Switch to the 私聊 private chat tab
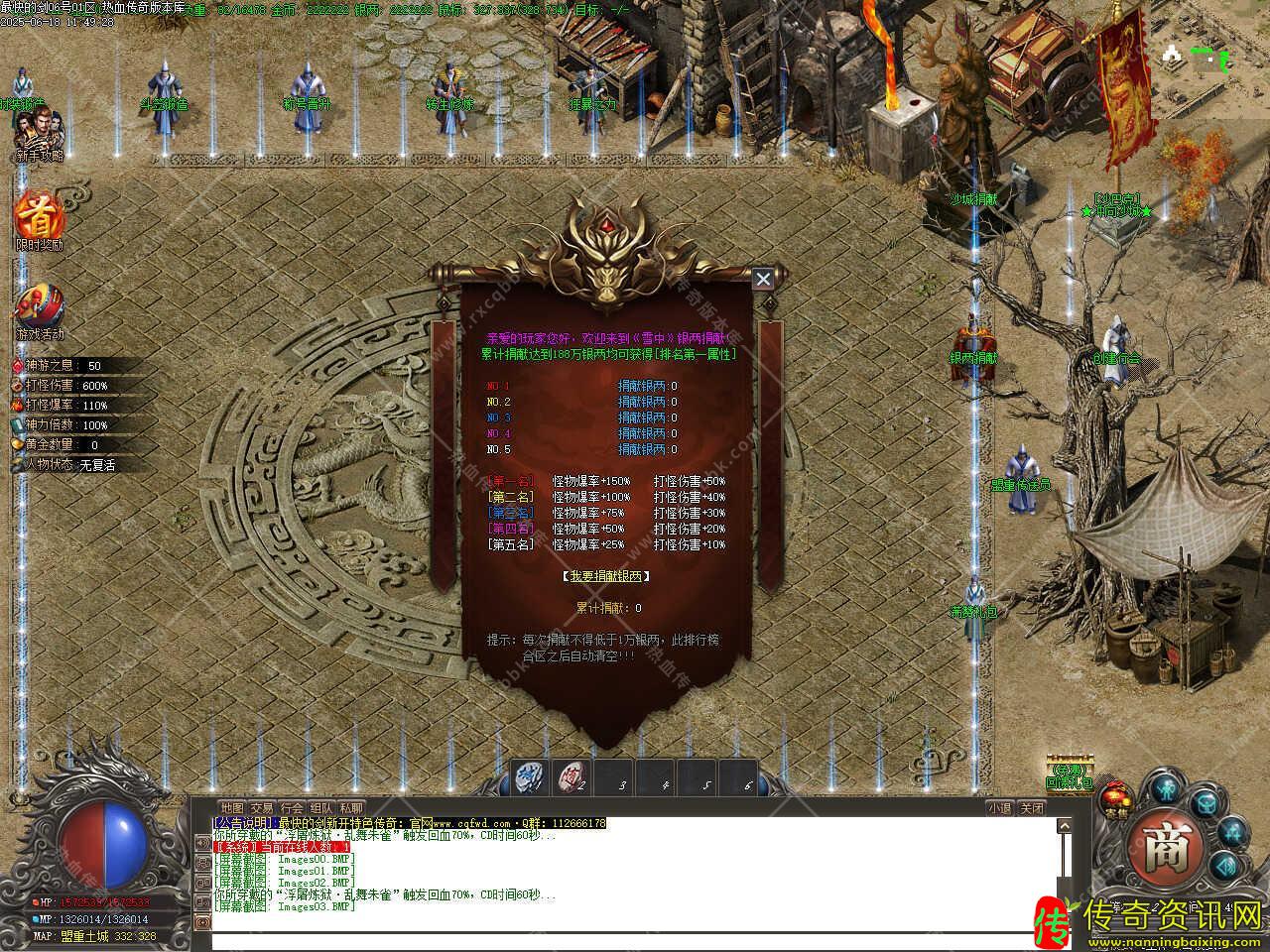 (x=351, y=808)
